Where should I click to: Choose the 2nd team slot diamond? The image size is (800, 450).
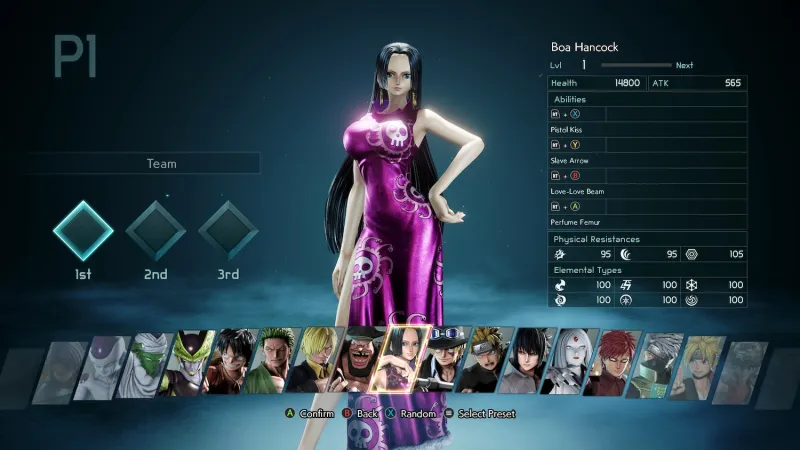click(155, 231)
